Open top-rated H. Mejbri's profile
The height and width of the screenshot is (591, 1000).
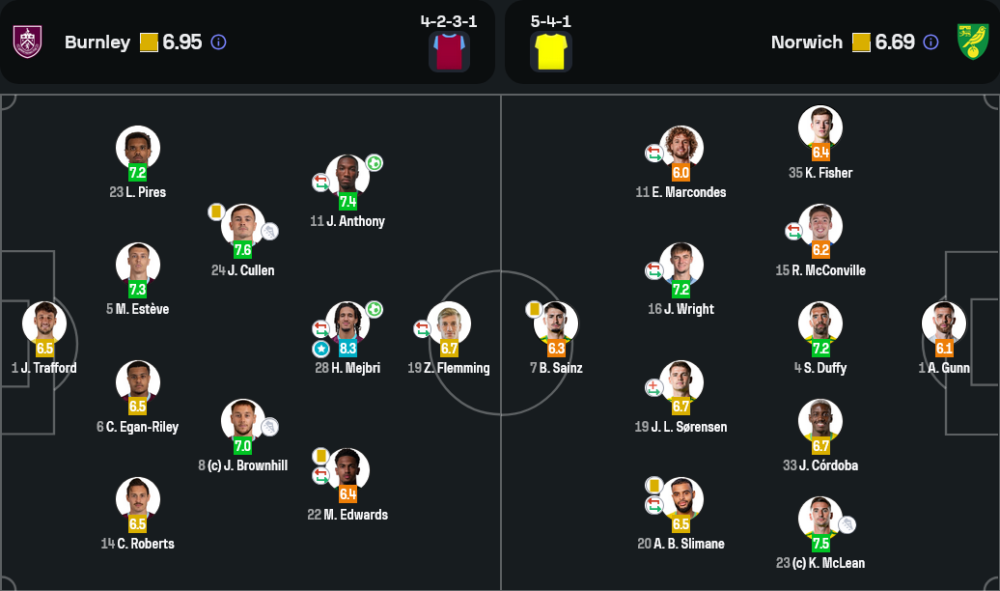coord(347,324)
